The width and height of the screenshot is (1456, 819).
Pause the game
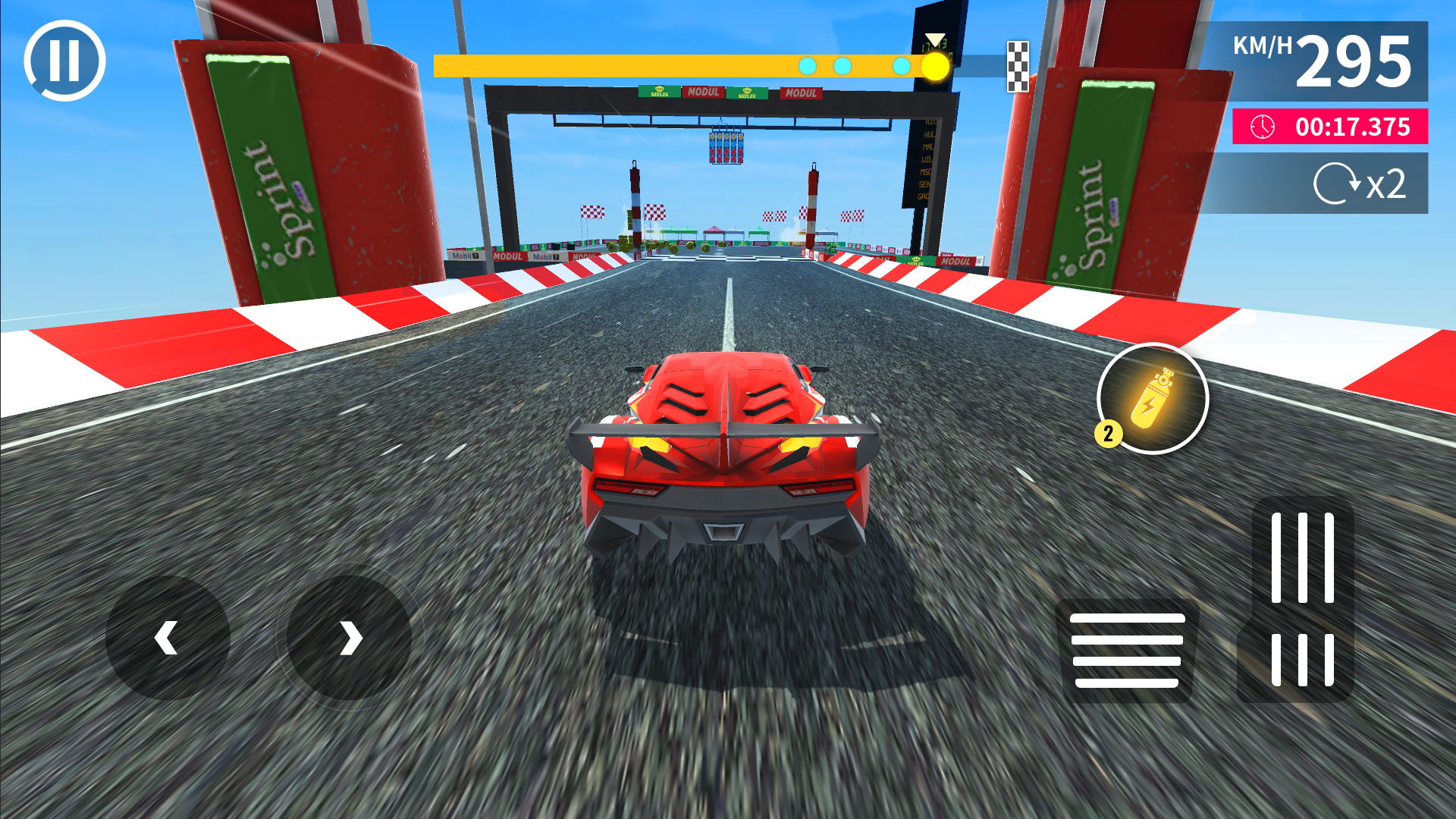click(x=63, y=60)
